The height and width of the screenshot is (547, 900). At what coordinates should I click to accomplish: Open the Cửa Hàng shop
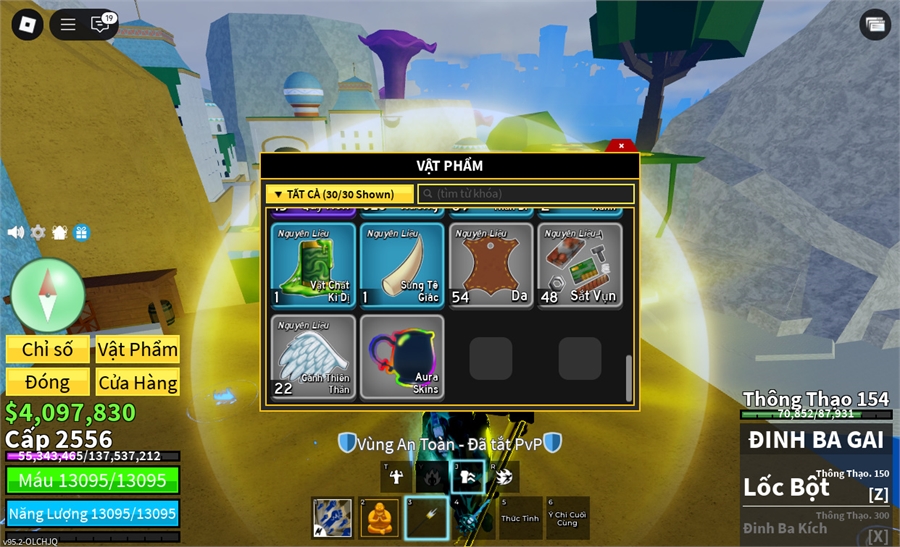tap(138, 382)
